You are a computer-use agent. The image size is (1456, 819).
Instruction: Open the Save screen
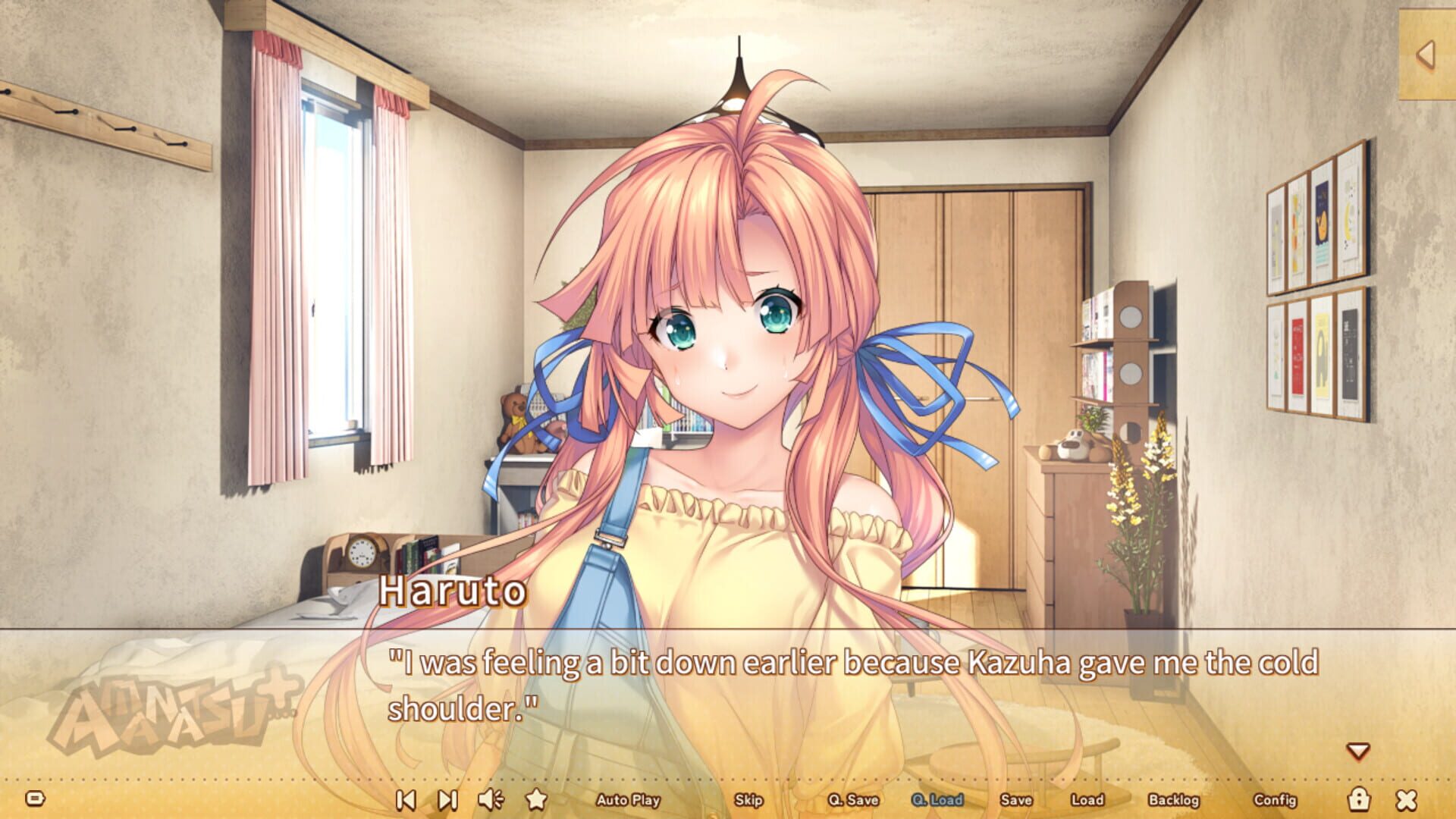coord(1017,800)
